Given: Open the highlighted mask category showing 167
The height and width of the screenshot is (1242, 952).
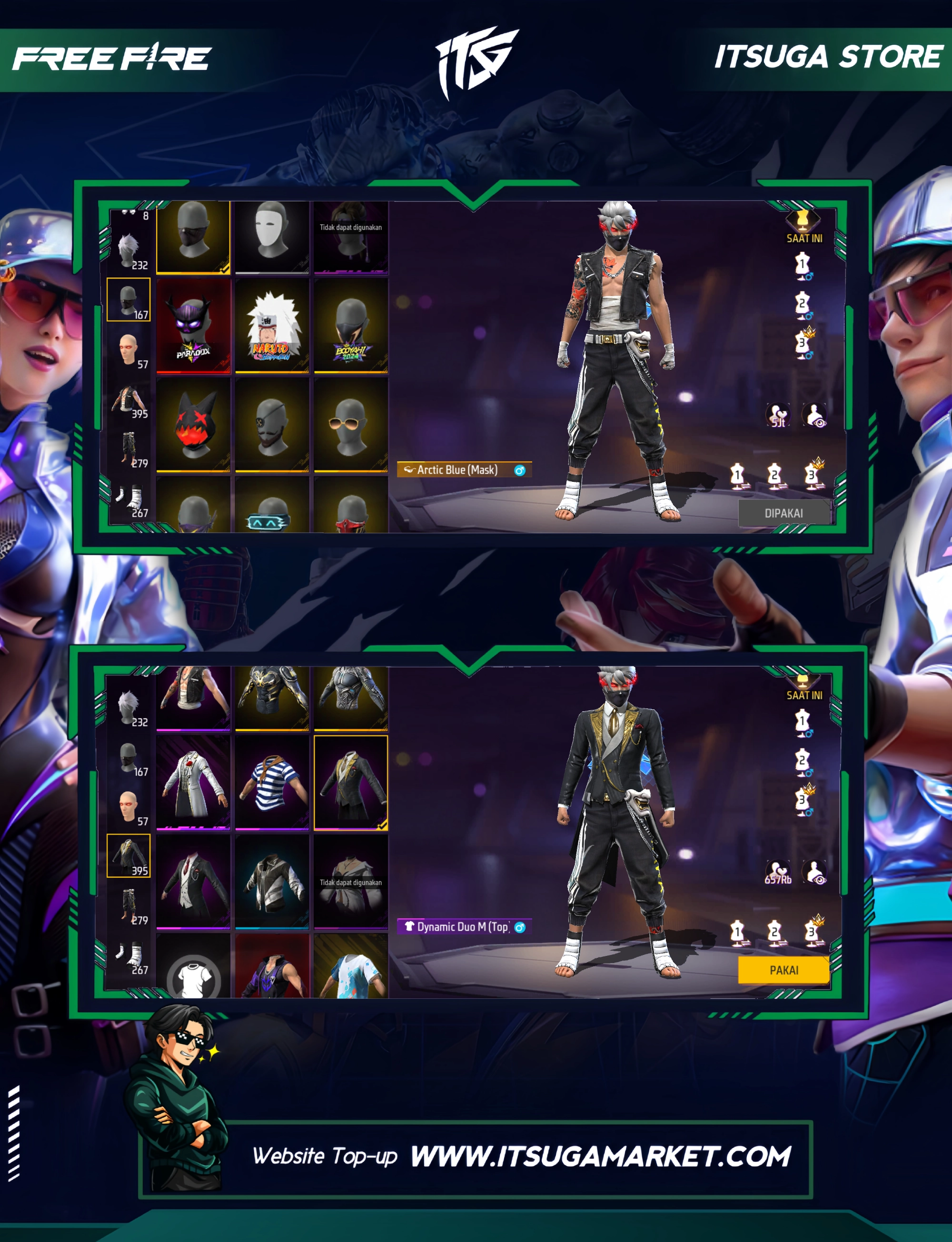Looking at the screenshot, I should (x=129, y=300).
